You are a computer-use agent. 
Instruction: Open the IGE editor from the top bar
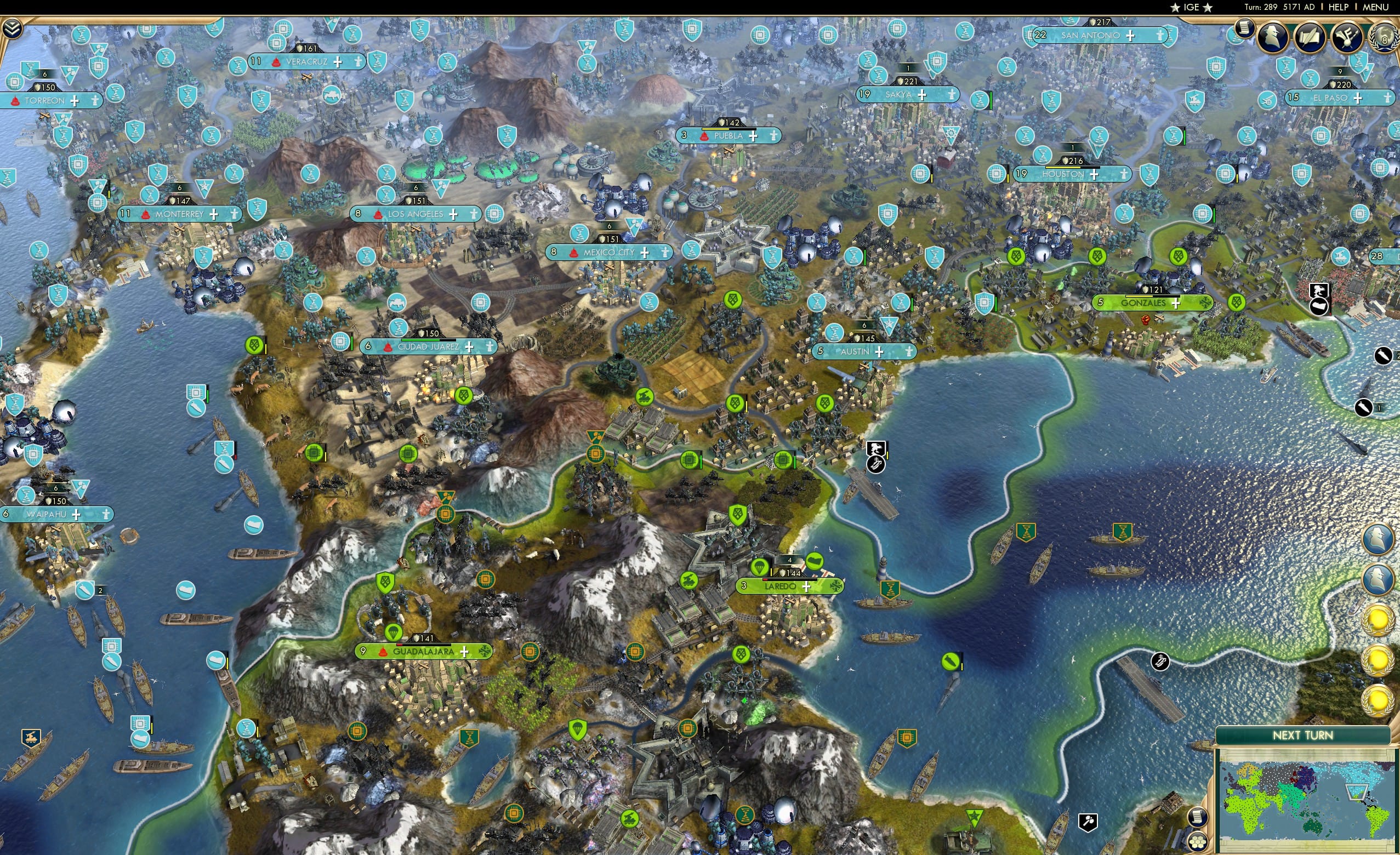click(1188, 7)
